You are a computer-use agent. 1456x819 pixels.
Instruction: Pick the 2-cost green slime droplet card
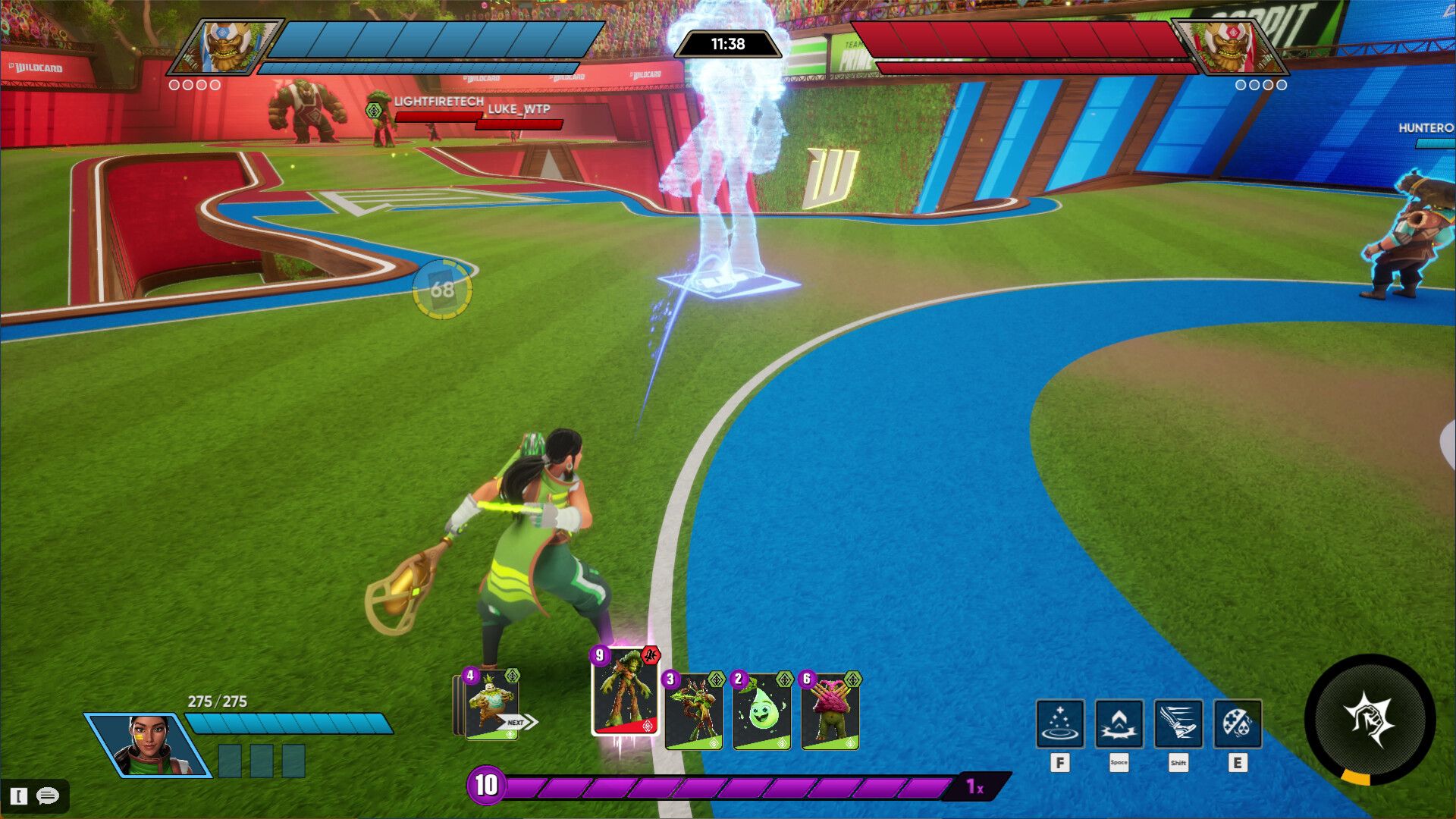coord(761,711)
